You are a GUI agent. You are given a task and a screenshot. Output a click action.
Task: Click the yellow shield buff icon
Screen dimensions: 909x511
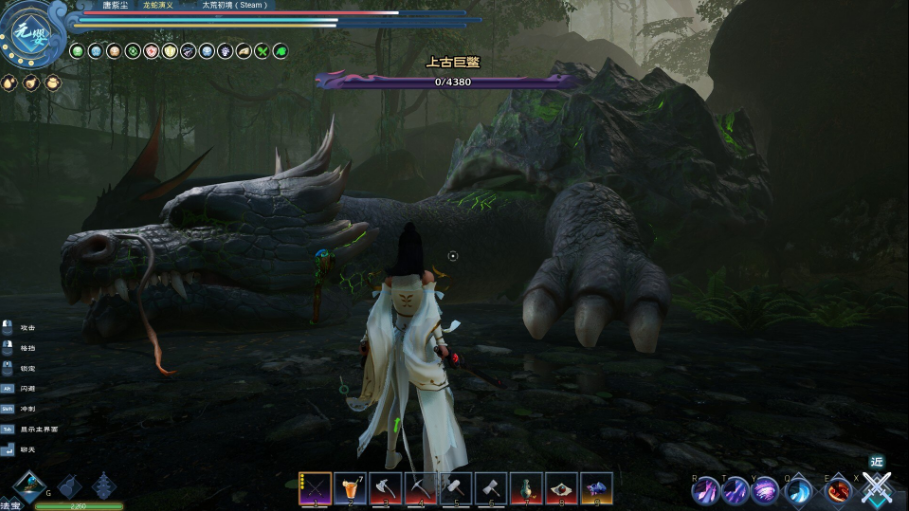tap(170, 51)
